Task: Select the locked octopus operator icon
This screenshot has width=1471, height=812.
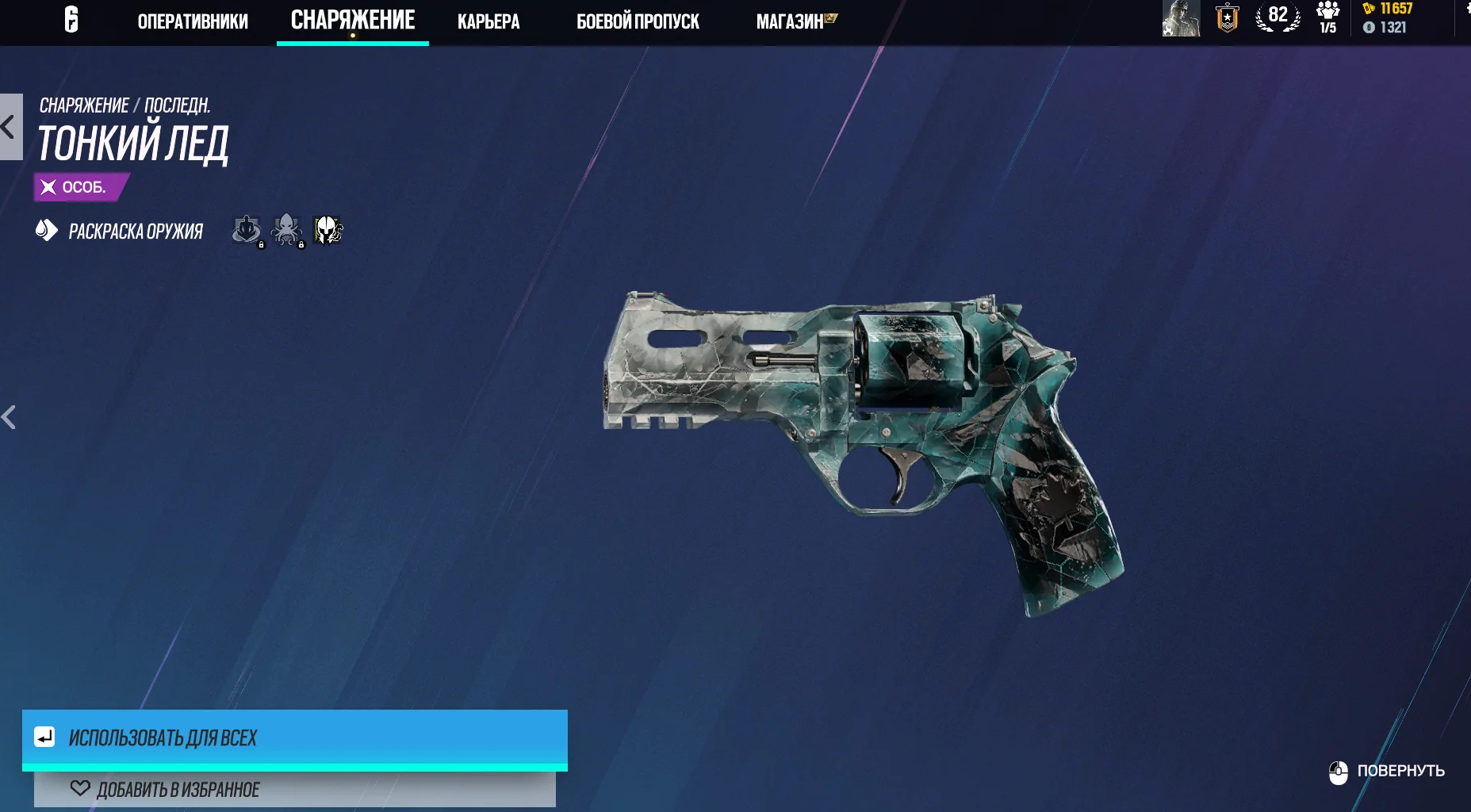Action: [x=286, y=230]
